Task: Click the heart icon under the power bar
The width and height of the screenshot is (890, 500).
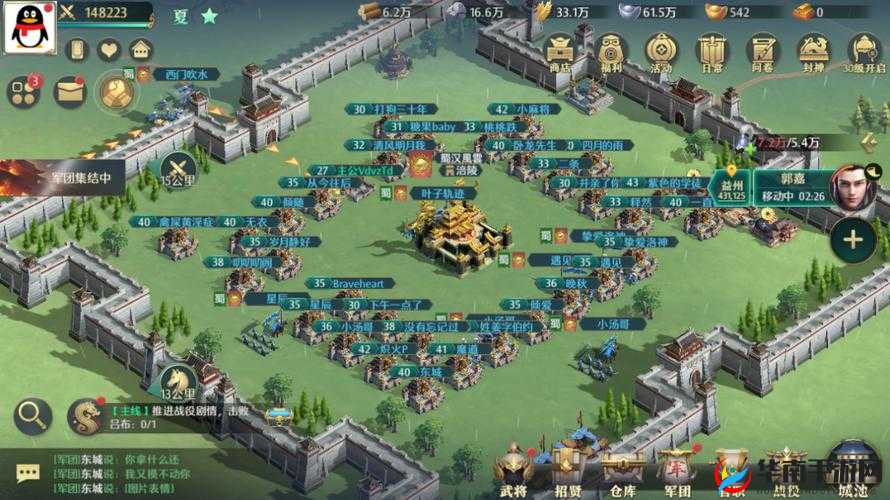Action: pyautogui.click(x=109, y=50)
